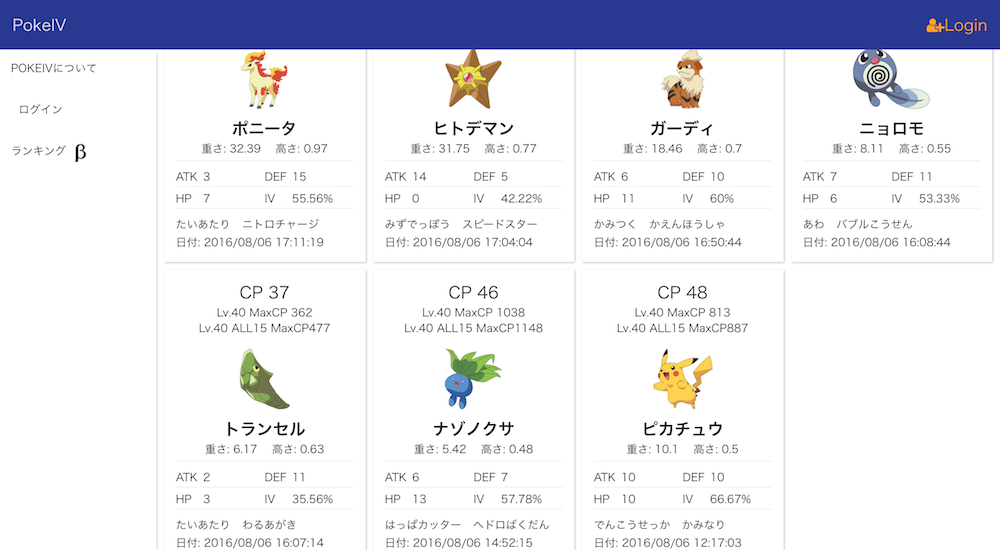The image size is (1000, 550).
Task: Select ログイン in the sidebar
Action: coord(41,109)
